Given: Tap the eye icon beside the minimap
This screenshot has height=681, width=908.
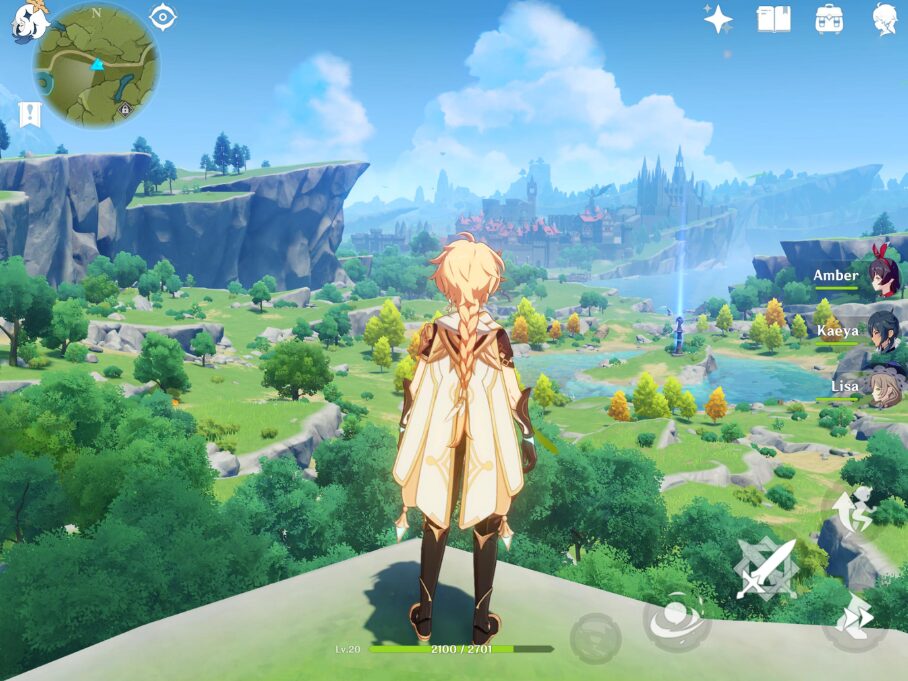Looking at the screenshot, I should coord(163,17).
